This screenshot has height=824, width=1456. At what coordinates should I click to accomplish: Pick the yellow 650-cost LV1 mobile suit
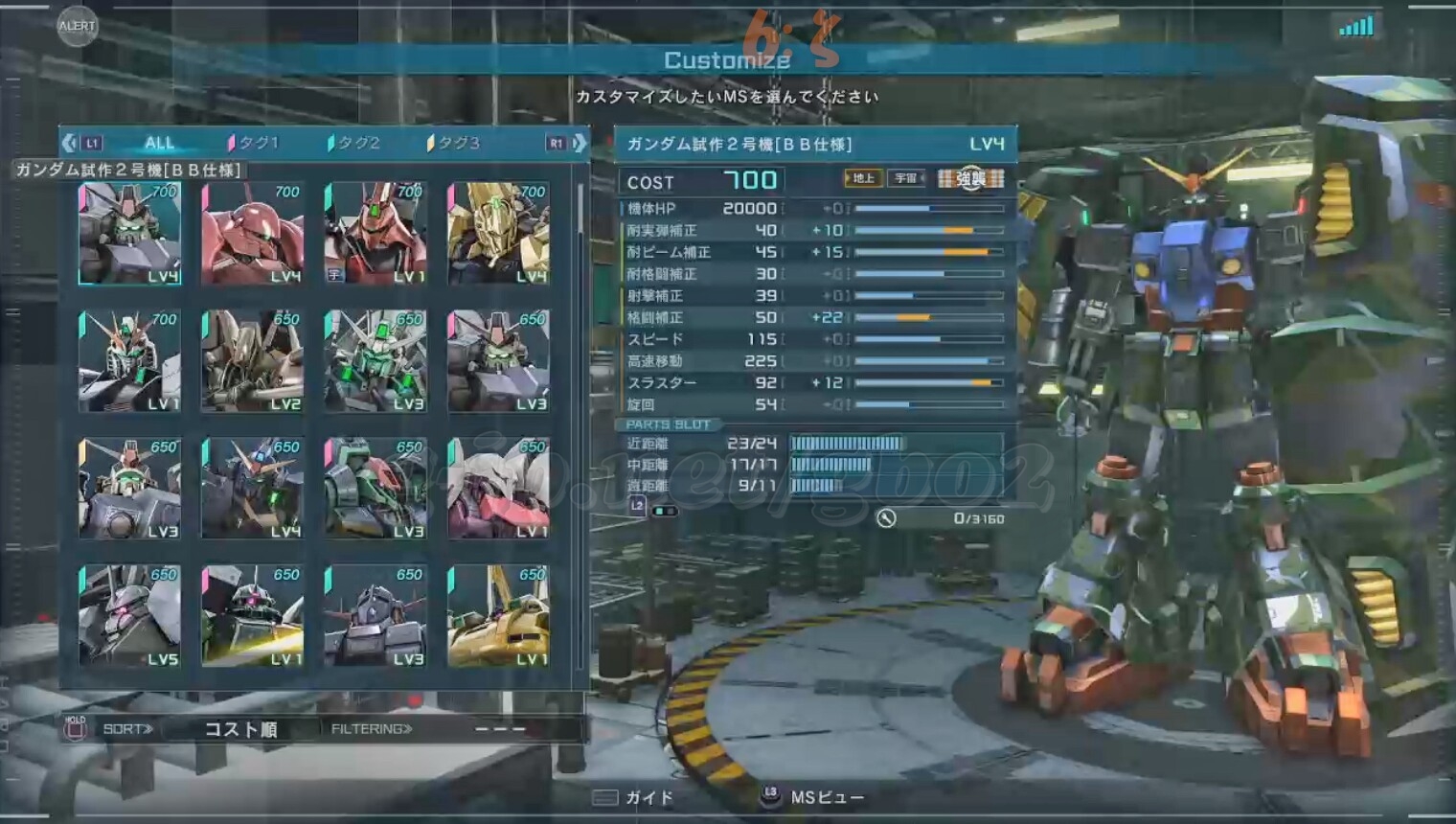[498, 615]
